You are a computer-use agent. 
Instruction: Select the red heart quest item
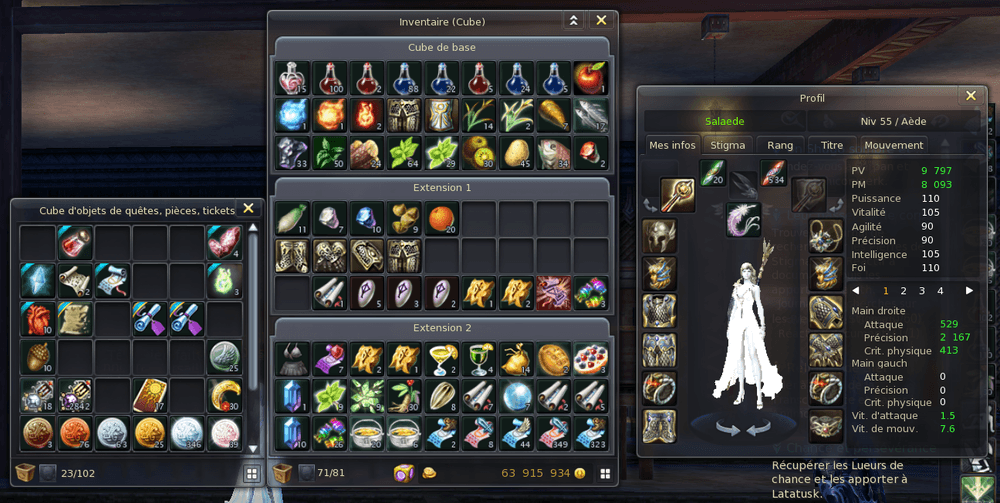point(37,319)
